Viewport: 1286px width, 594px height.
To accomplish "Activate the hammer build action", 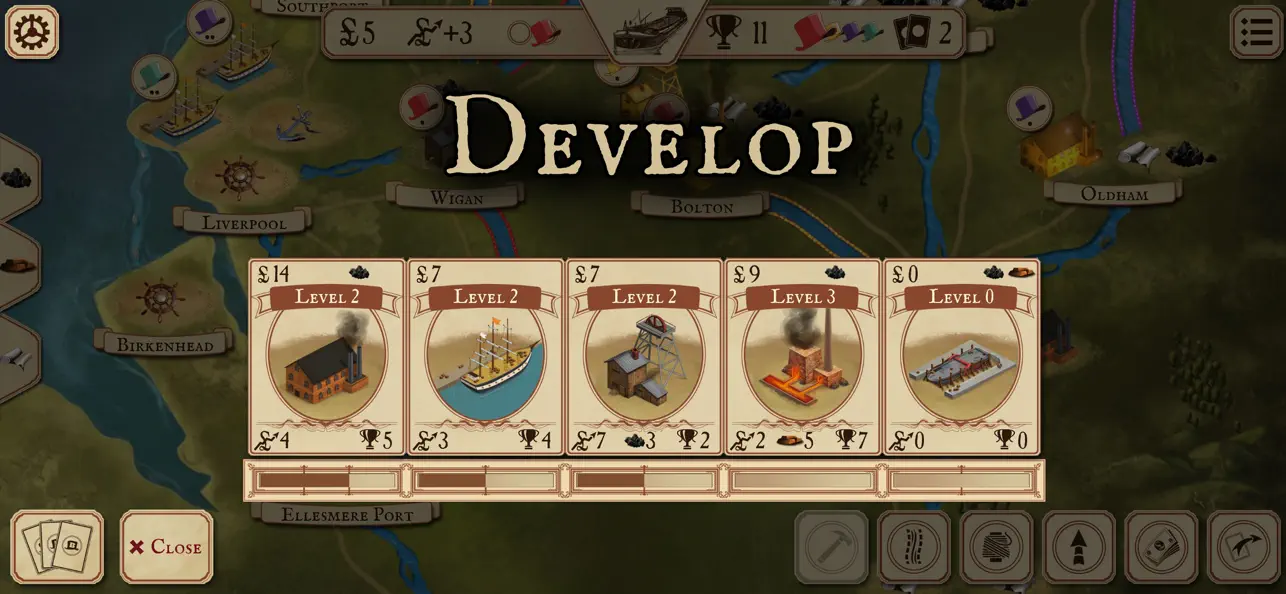I will tap(831, 547).
